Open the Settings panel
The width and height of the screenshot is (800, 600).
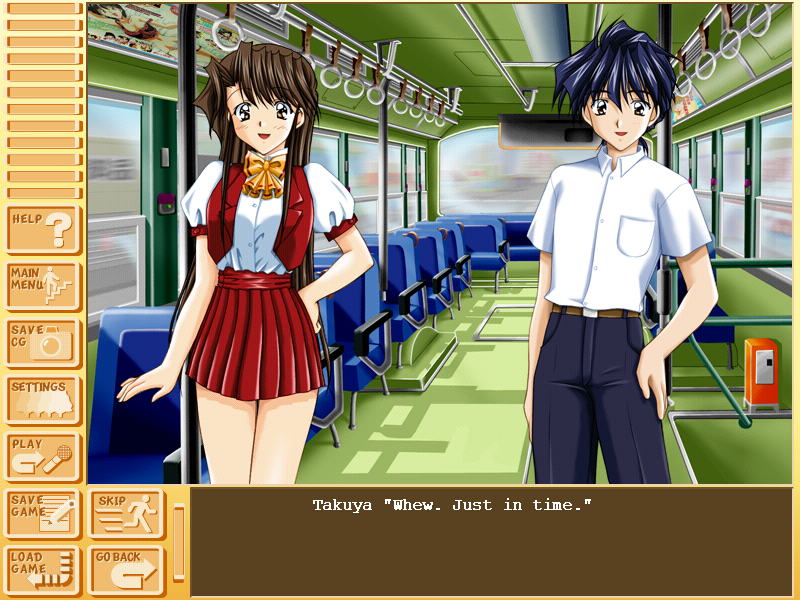point(43,400)
